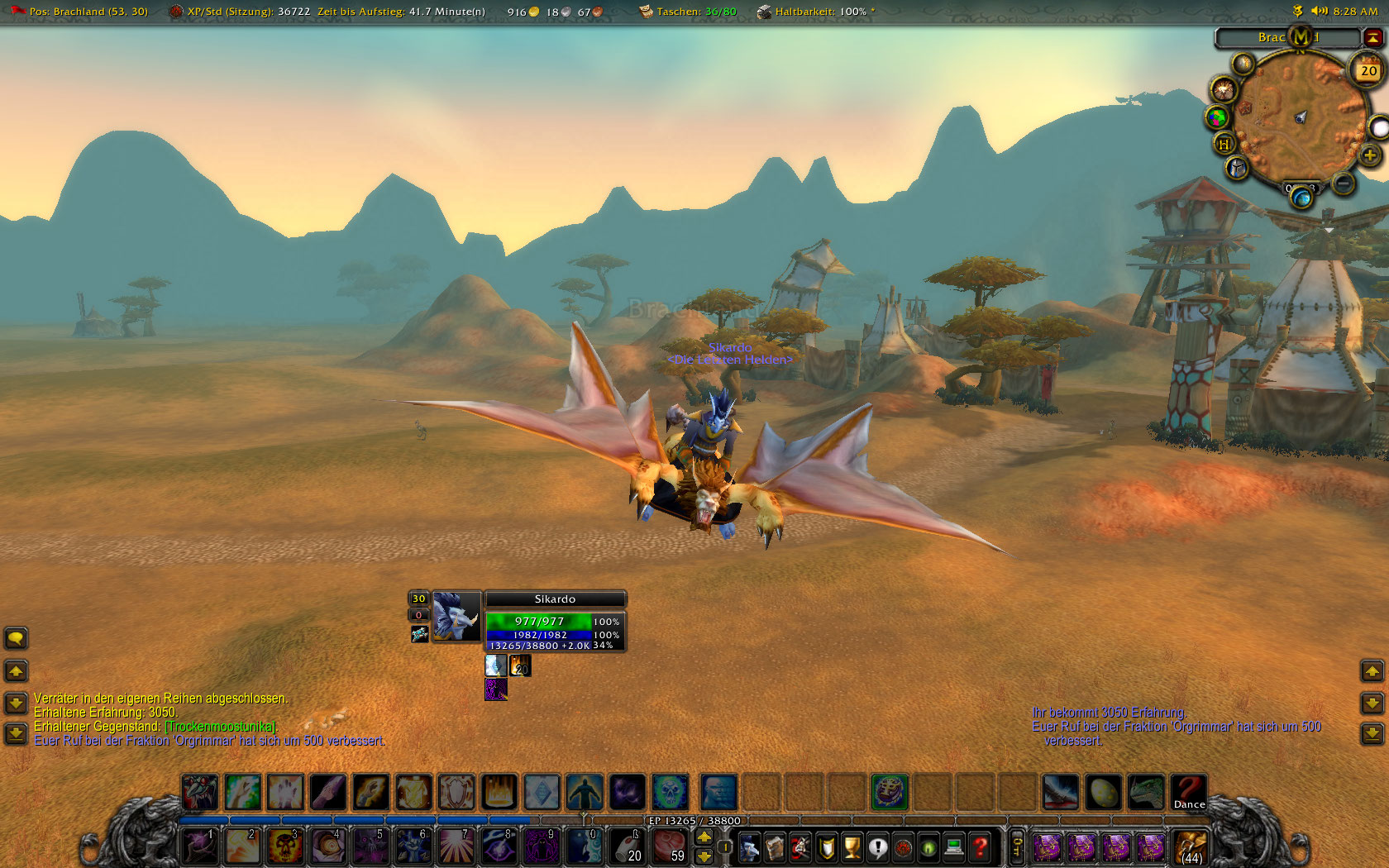Open the green-skull ability on the upper bar
This screenshot has width=1389, height=868.
[x=670, y=792]
